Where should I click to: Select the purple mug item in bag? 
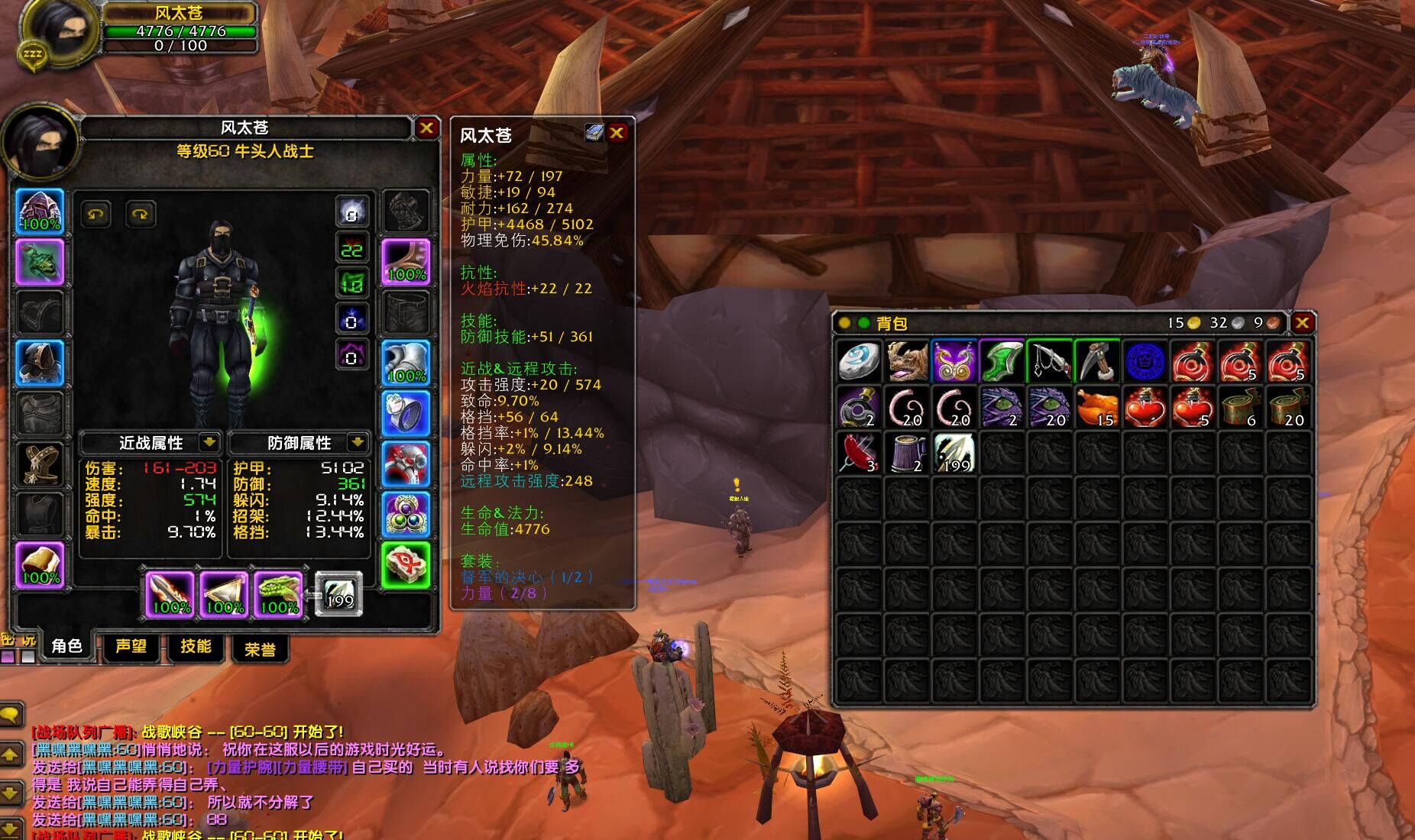[x=907, y=453]
